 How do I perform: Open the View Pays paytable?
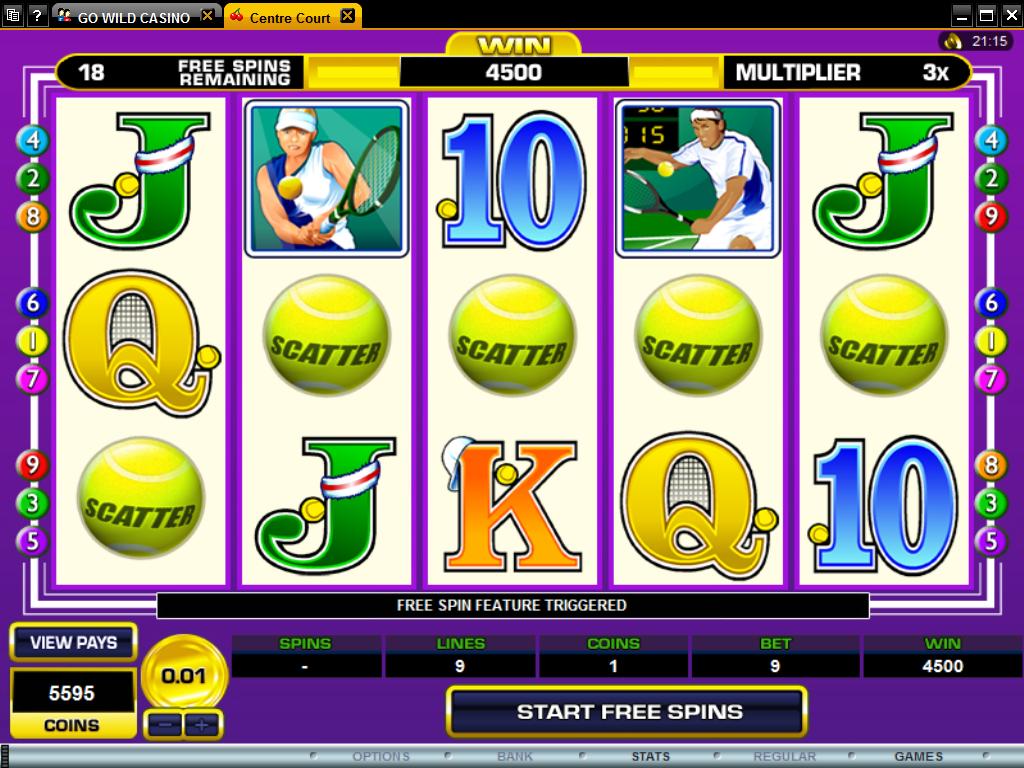tap(73, 643)
